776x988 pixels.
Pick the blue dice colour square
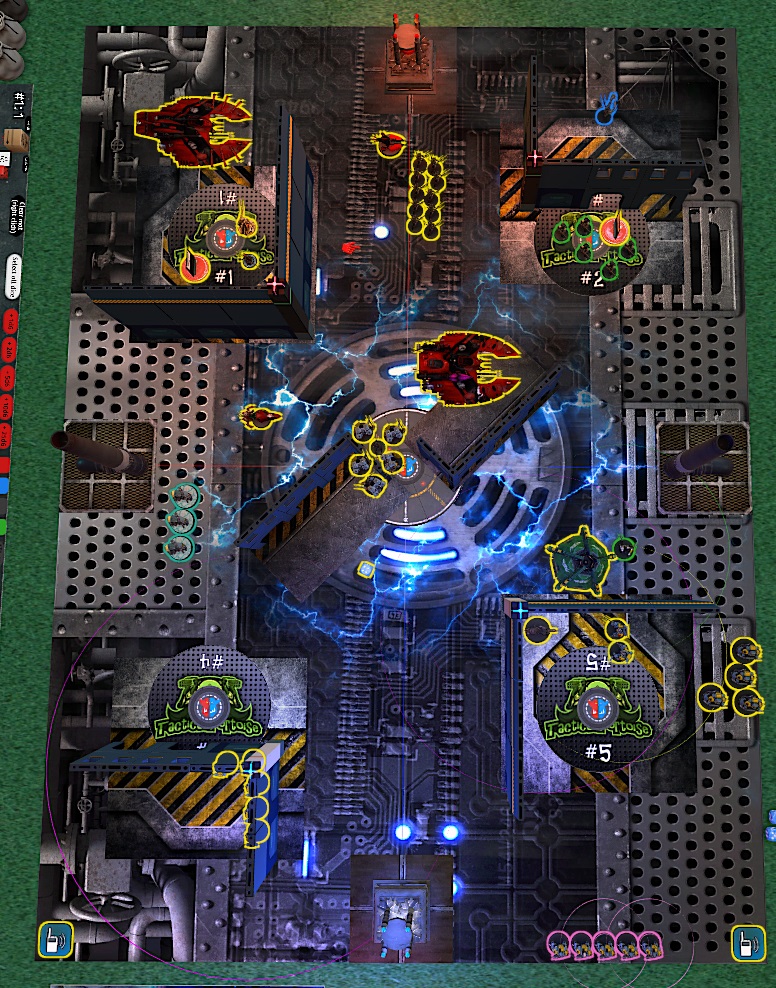click(4, 486)
